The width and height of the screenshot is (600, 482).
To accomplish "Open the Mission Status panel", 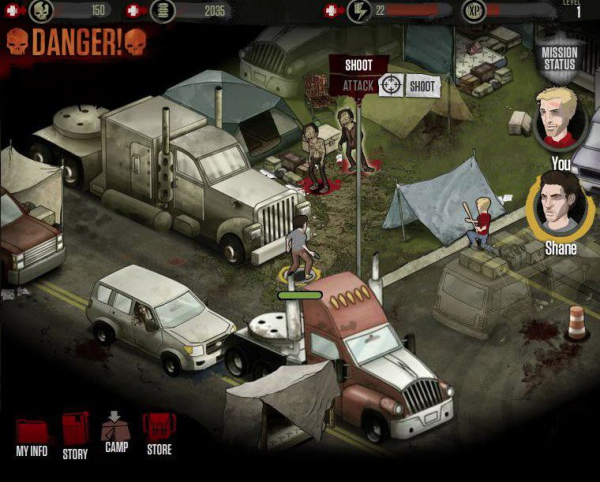I will tap(558, 58).
